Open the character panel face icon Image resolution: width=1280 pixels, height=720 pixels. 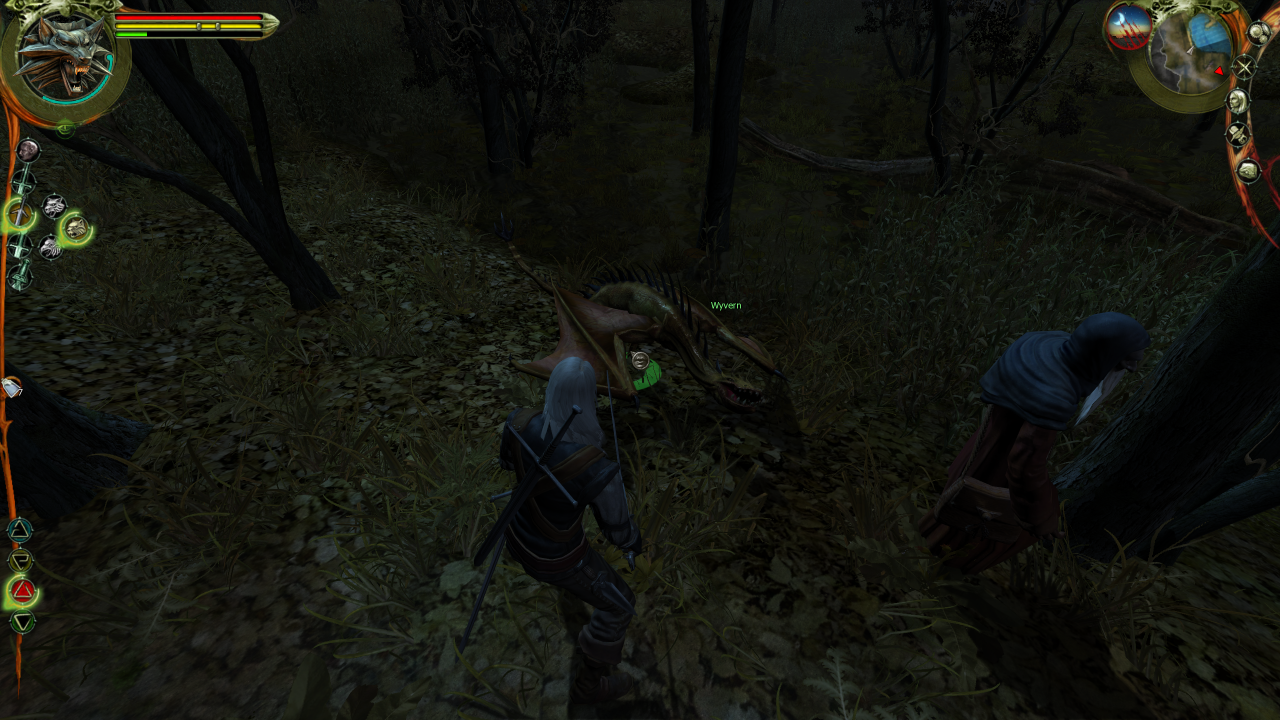pyautogui.click(x=1238, y=101)
